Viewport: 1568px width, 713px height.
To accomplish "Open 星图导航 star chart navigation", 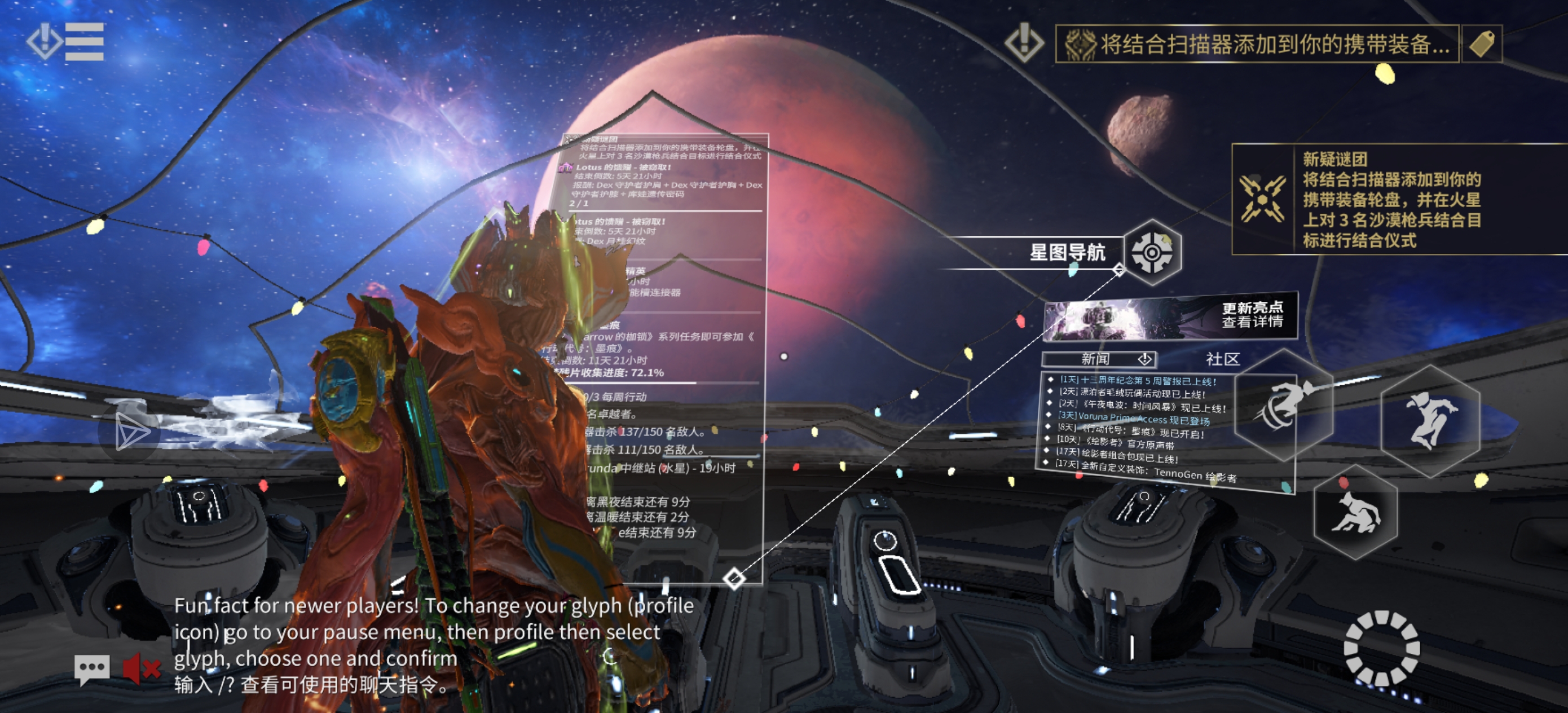I will point(1152,252).
